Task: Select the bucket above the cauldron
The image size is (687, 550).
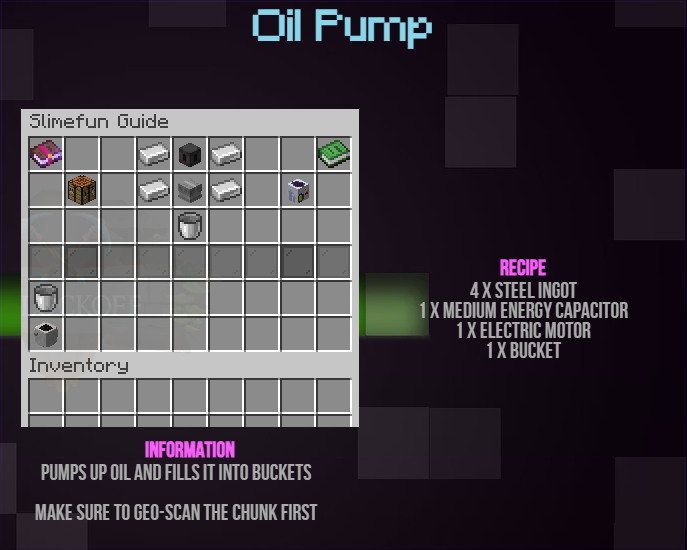Action: [46, 297]
